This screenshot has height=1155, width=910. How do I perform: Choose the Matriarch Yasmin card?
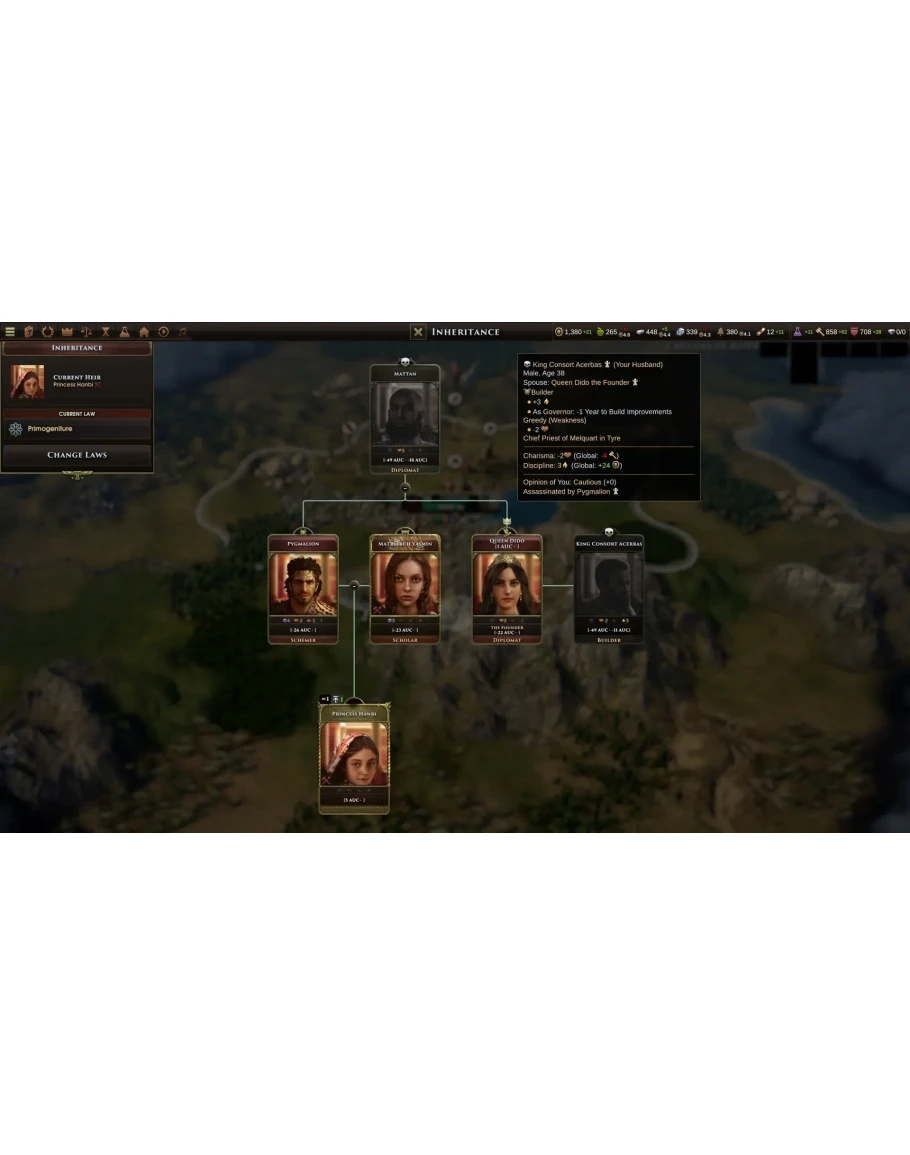(x=405, y=590)
